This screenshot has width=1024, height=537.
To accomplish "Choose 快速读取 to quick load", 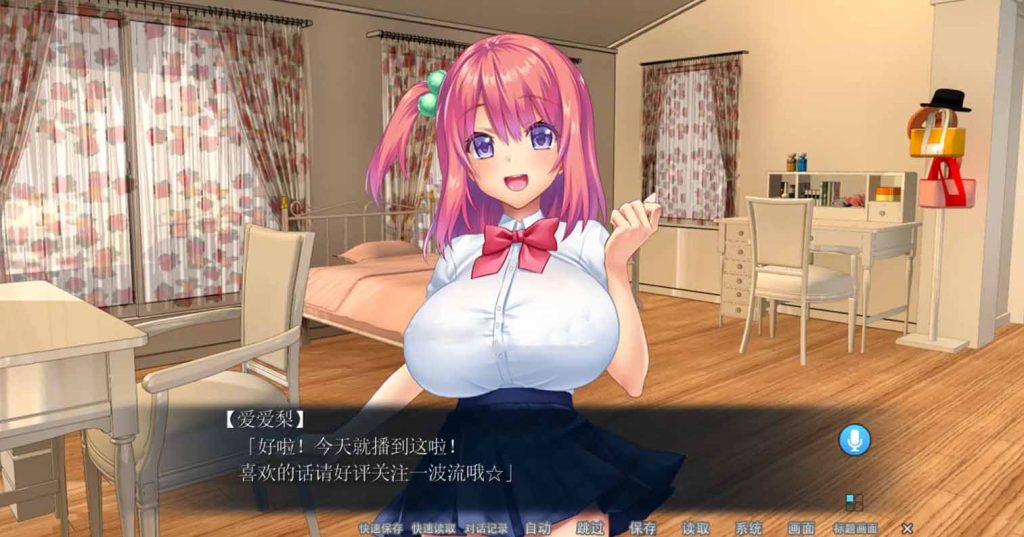I will coord(434,528).
